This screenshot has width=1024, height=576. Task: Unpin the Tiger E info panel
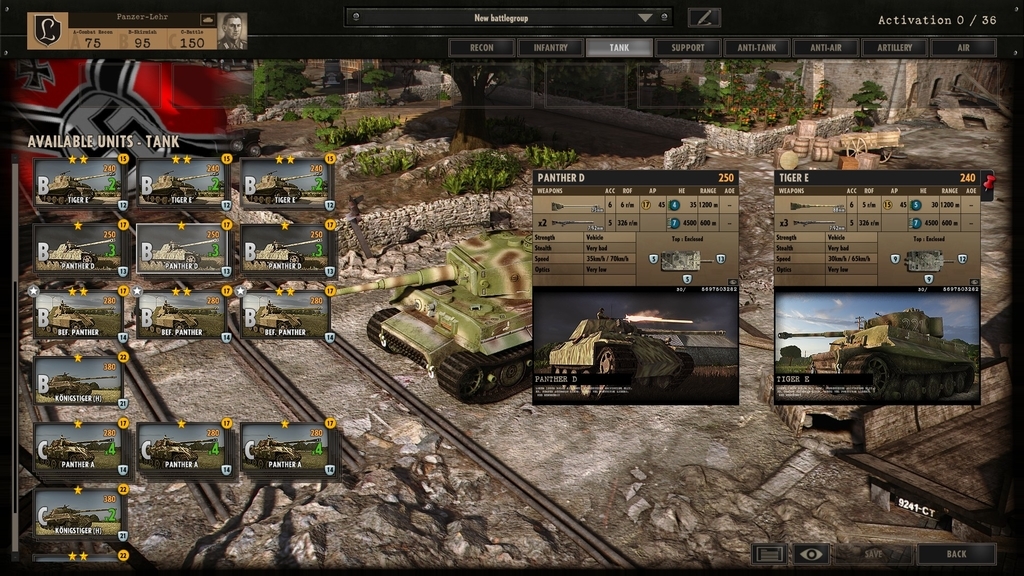(990, 182)
